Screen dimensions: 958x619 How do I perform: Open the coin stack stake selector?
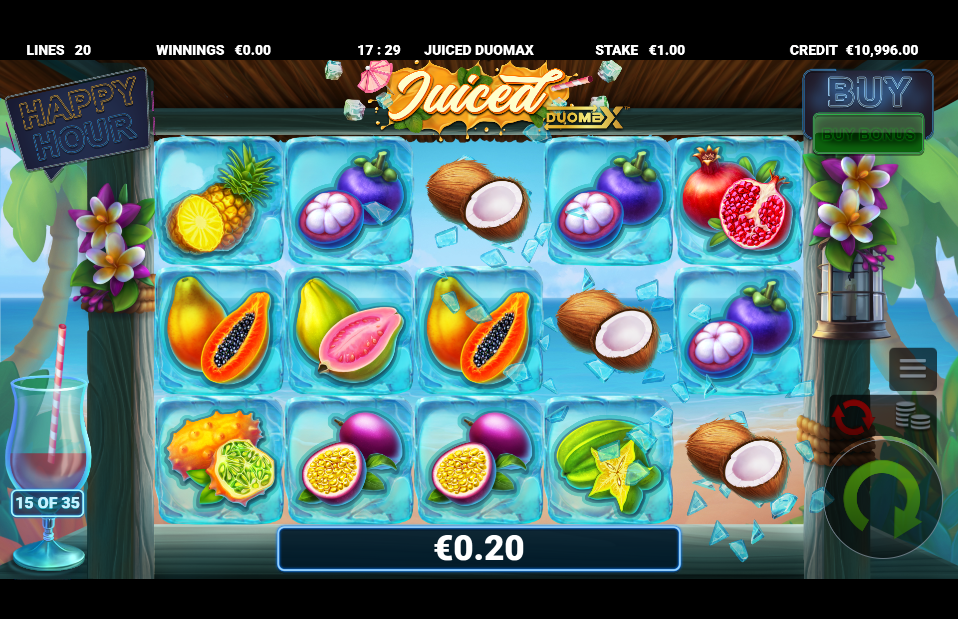coord(913,416)
